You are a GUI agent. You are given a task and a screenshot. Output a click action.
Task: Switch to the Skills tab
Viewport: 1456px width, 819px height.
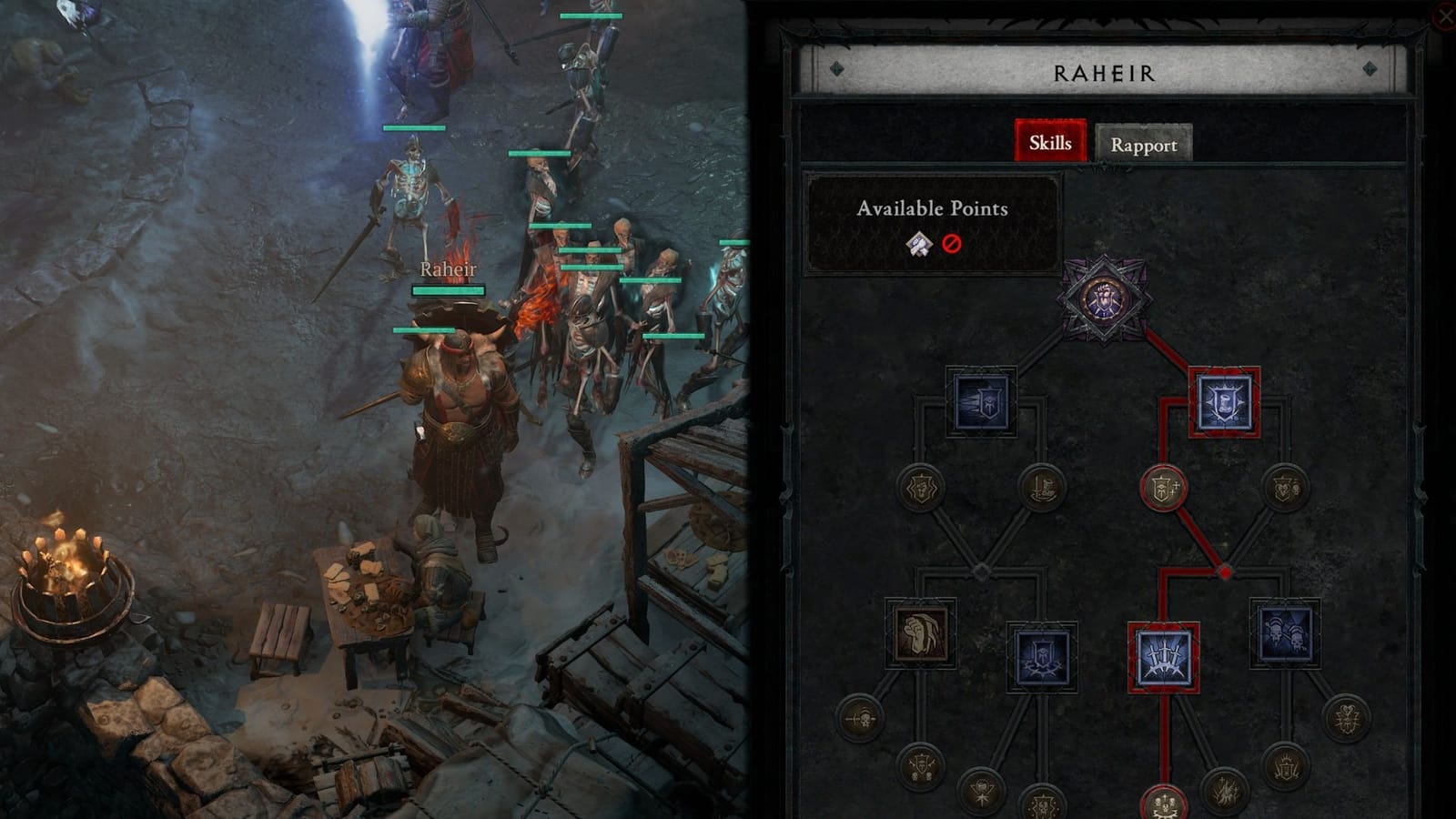[x=1049, y=144]
